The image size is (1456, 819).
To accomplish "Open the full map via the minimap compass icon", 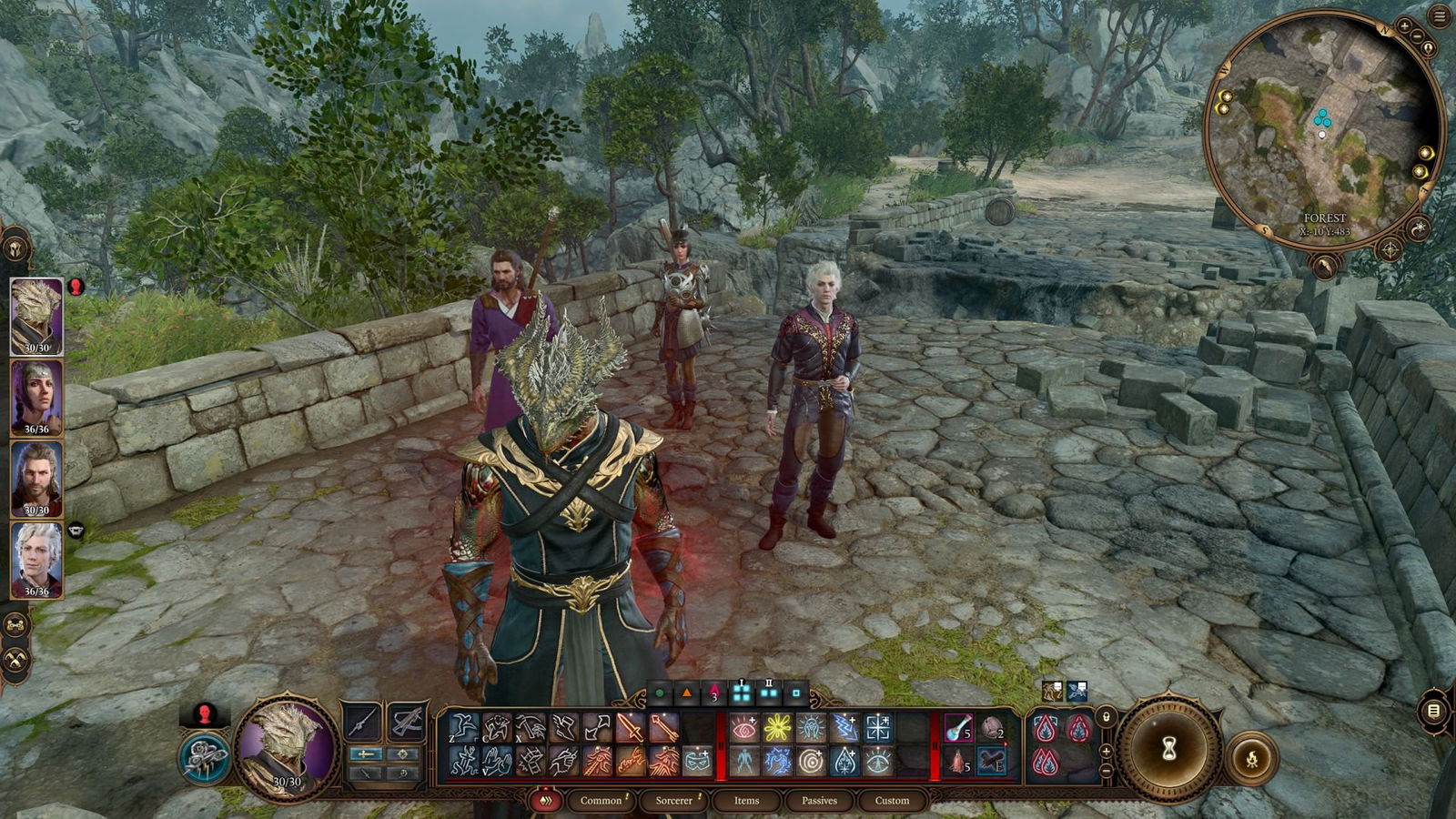I will coord(1390,249).
